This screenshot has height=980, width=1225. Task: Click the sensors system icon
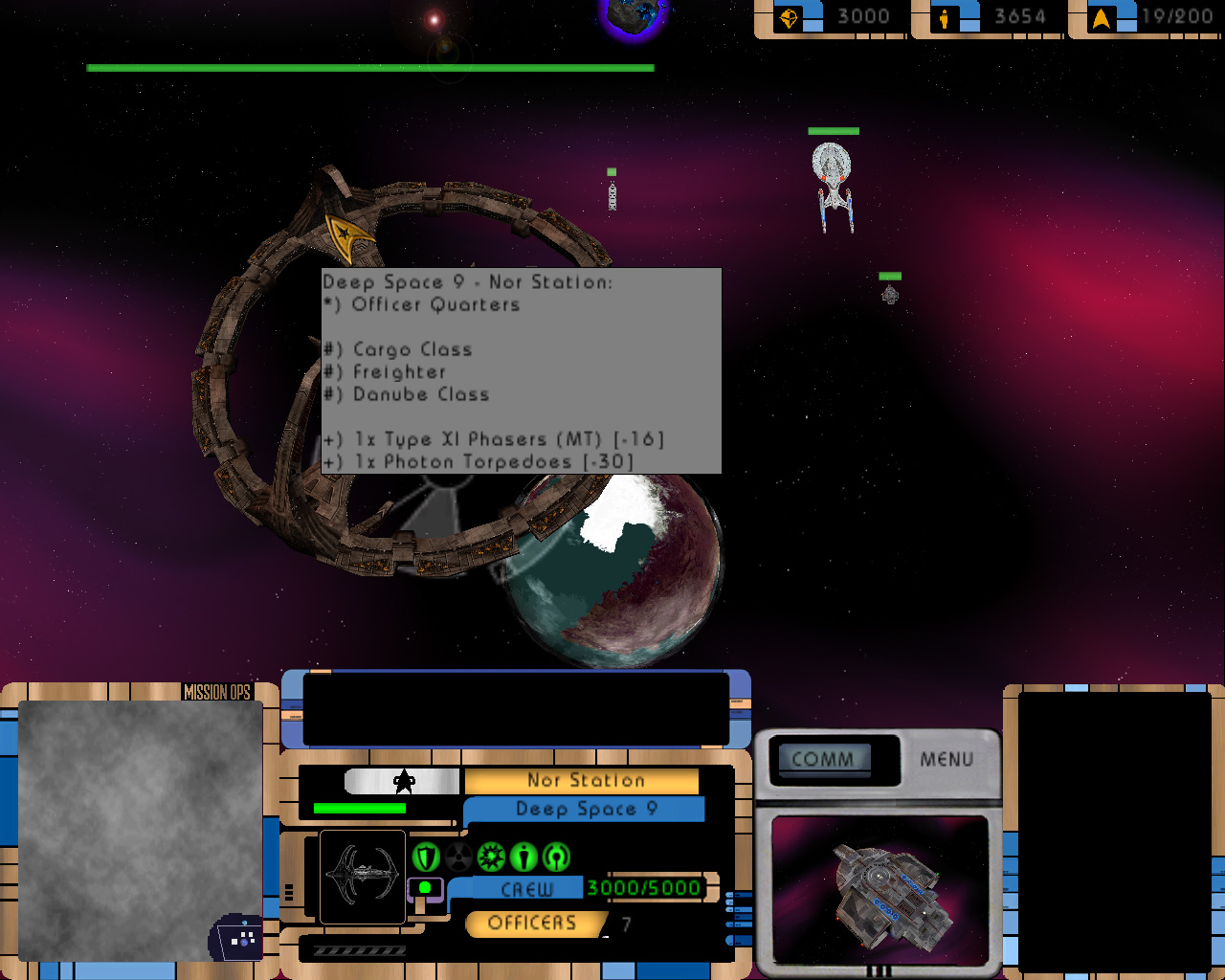click(556, 856)
